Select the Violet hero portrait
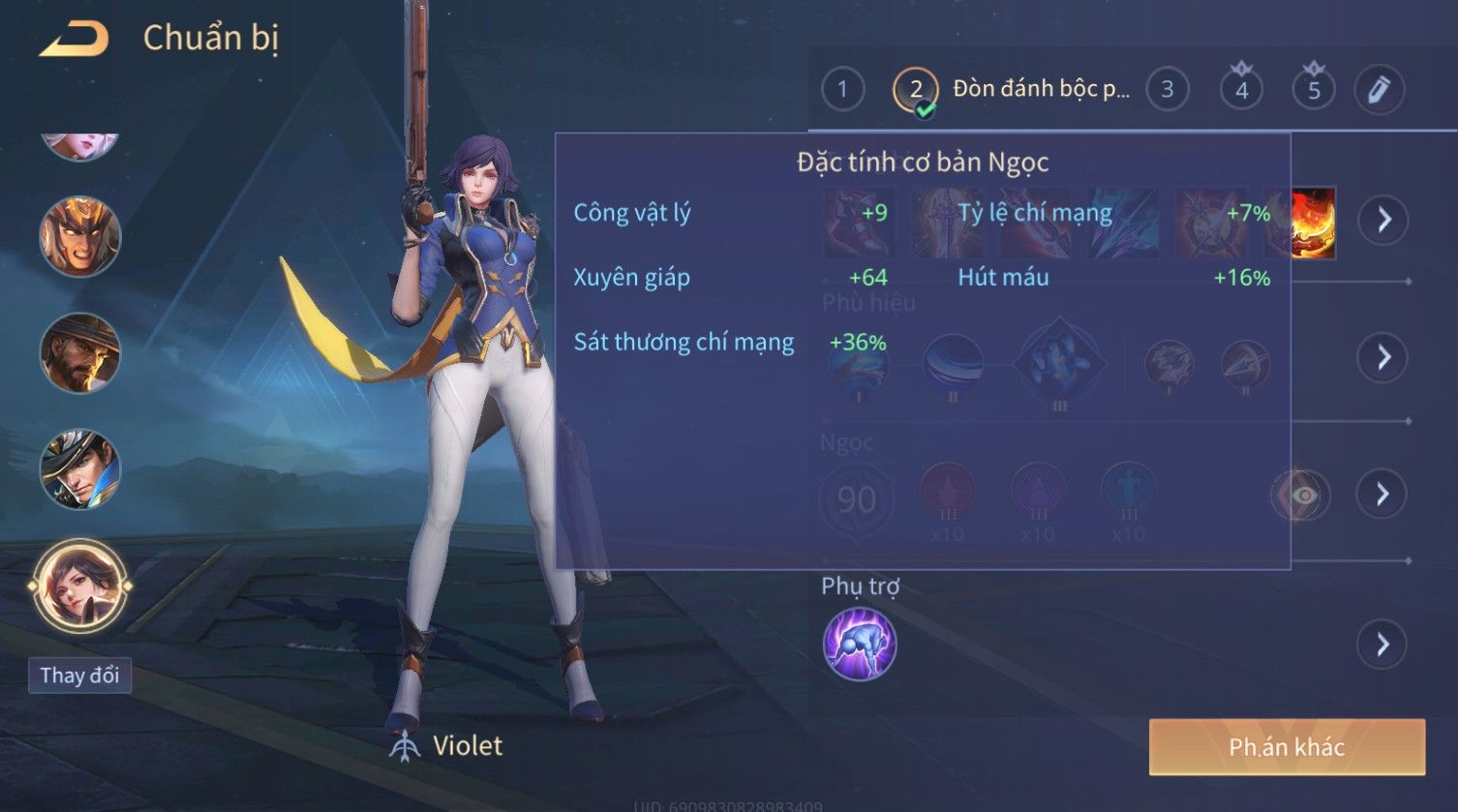This screenshot has width=1458, height=812. [79, 586]
